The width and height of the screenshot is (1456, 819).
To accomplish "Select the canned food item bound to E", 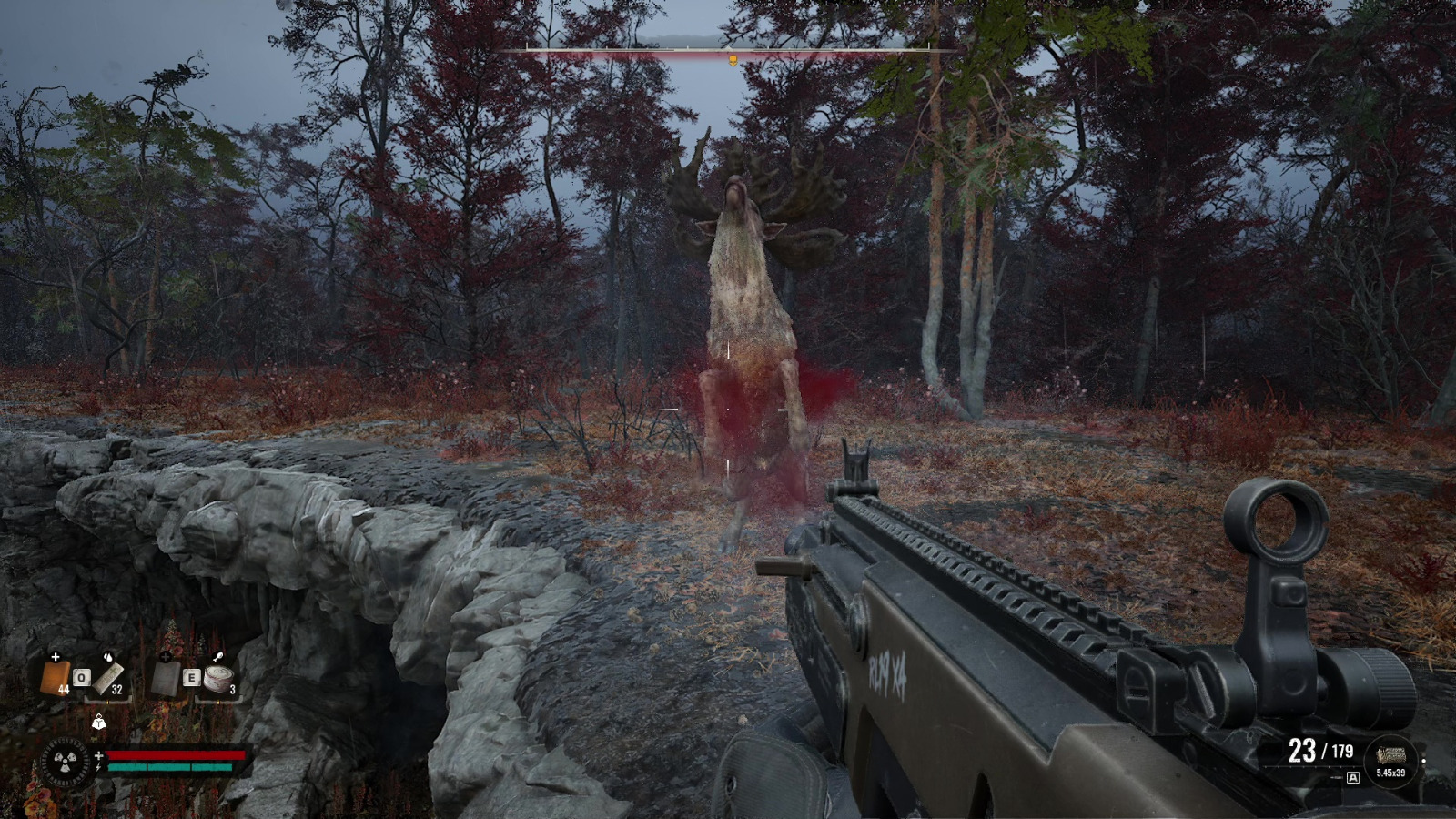I will coord(218,679).
